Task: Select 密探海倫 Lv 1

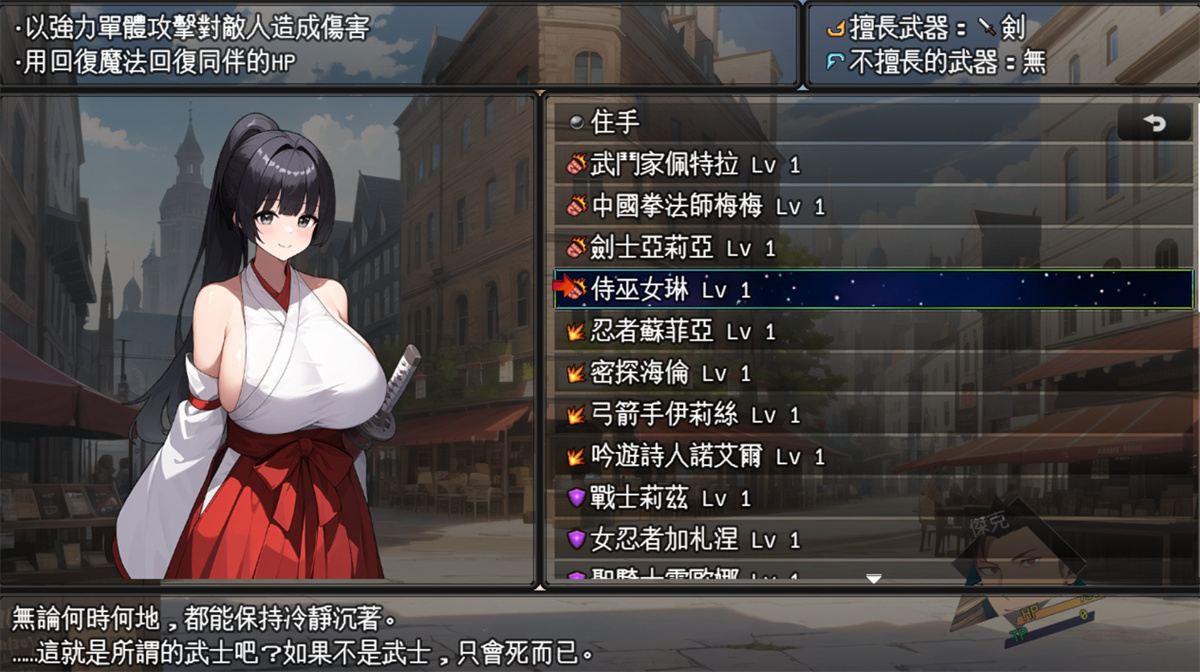Action: (x=670, y=374)
